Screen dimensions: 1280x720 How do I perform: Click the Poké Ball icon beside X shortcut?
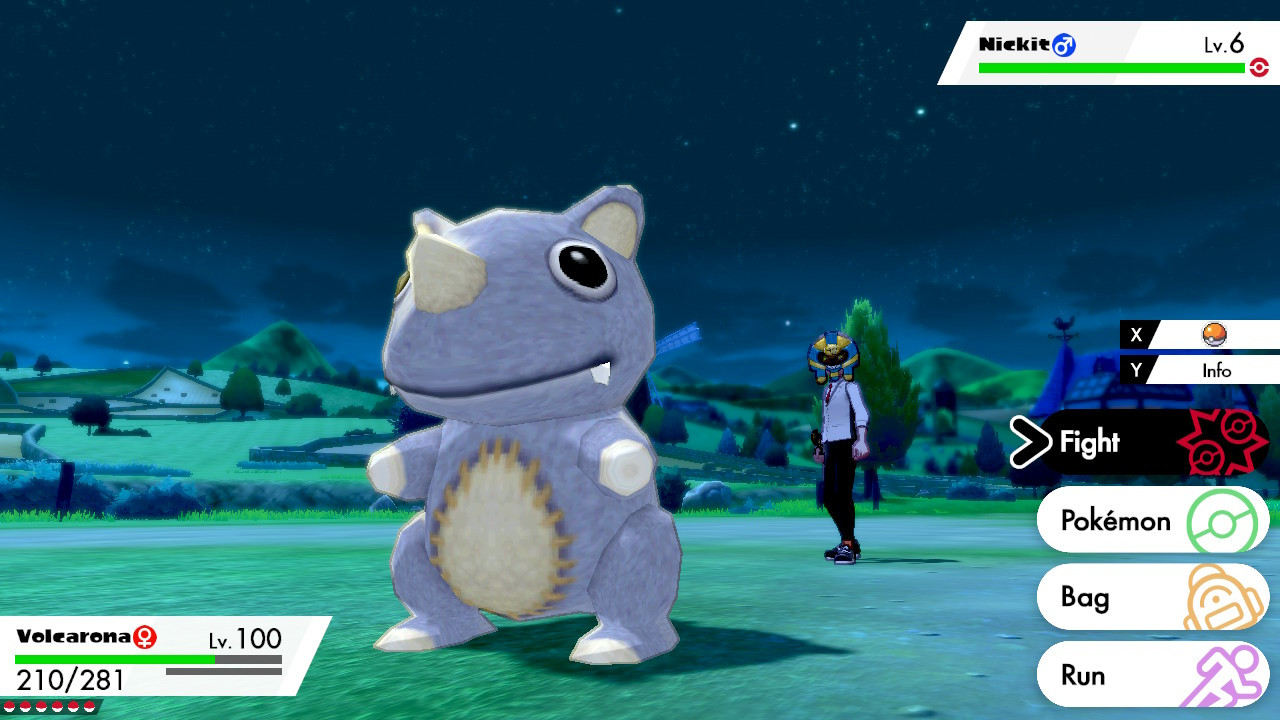pyautogui.click(x=1213, y=335)
